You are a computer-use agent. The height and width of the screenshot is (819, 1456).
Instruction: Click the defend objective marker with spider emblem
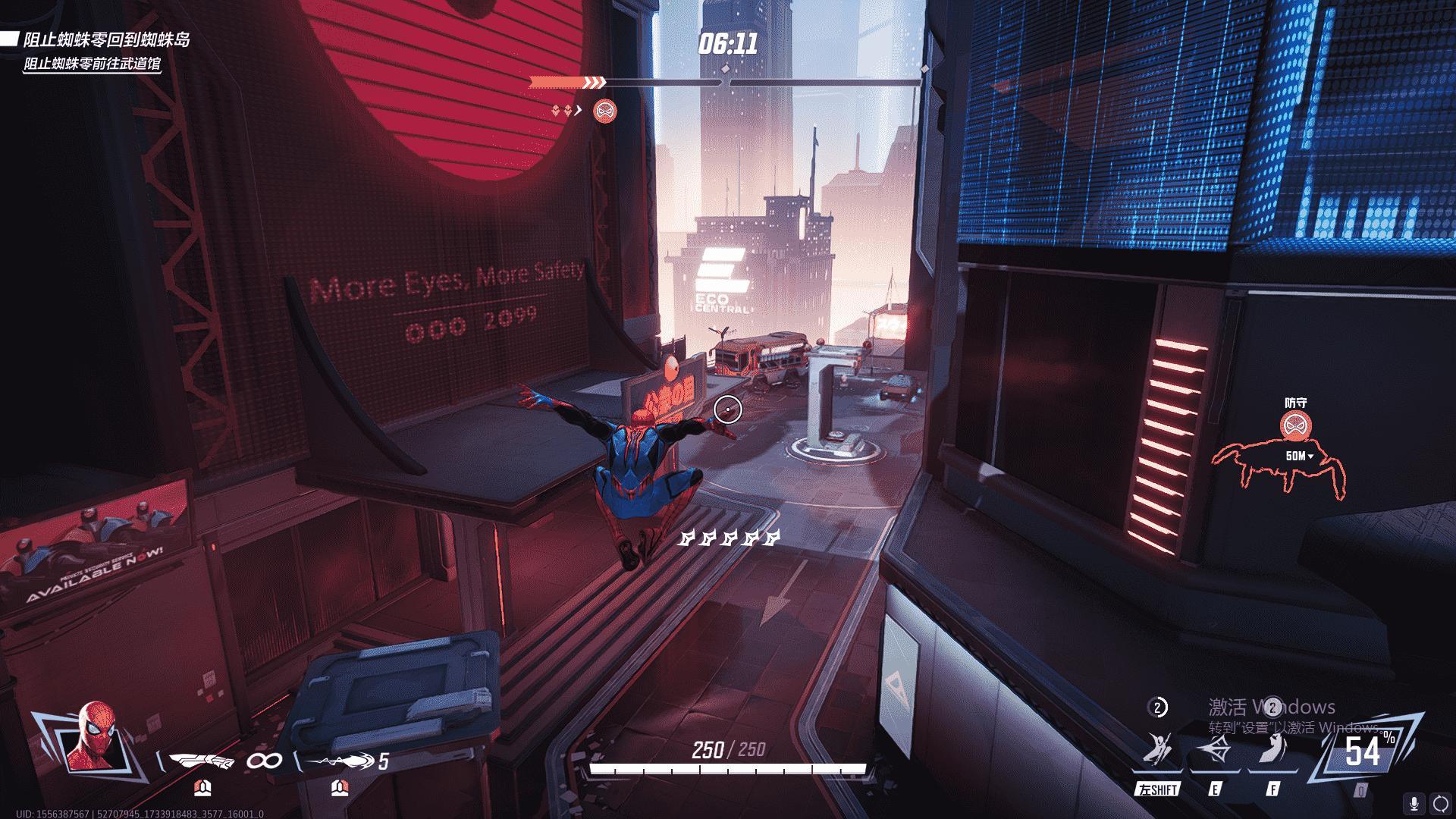click(x=1295, y=427)
